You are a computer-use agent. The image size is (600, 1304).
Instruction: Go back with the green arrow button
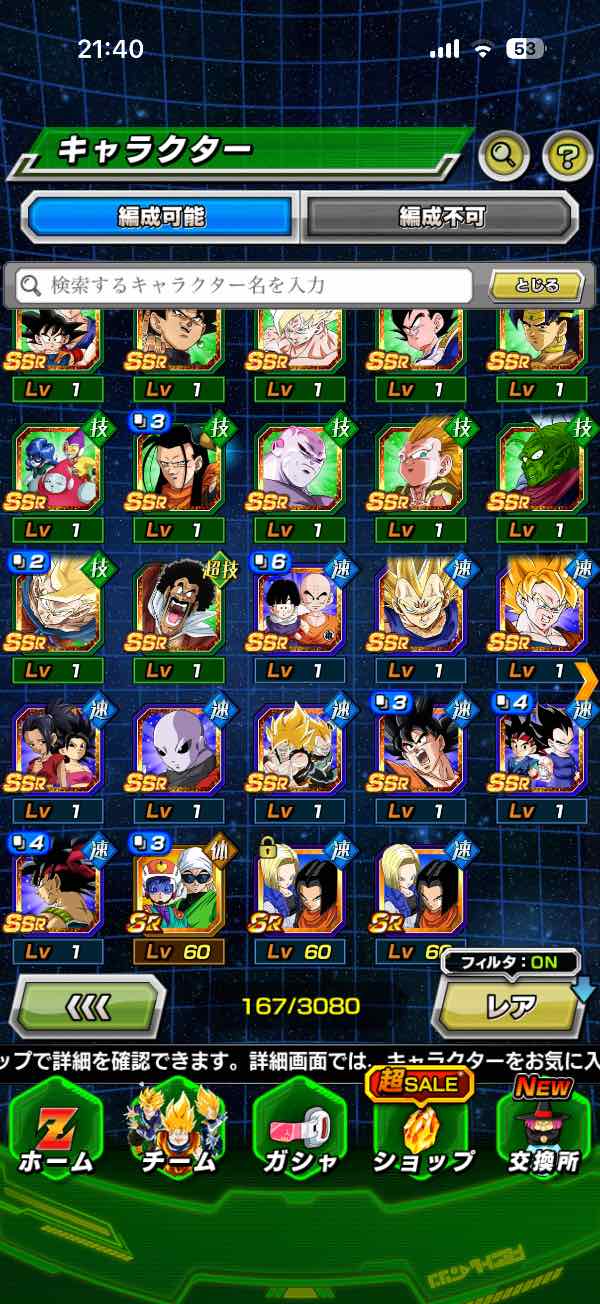[88, 1005]
